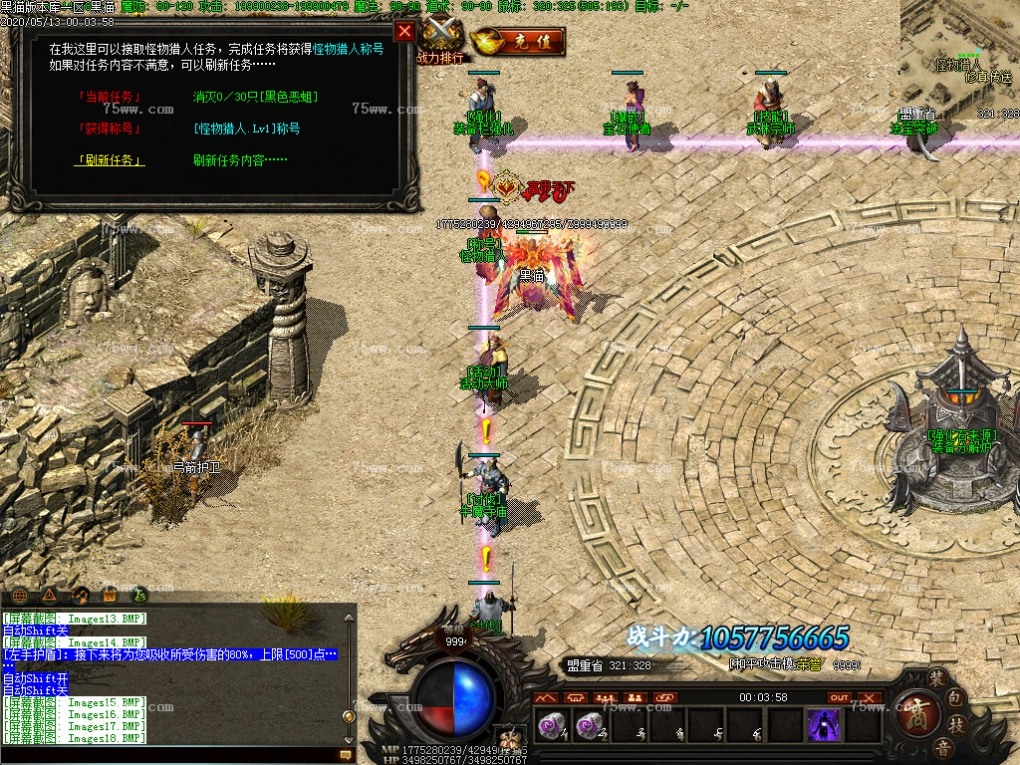Viewport: 1020px width, 765px height.
Task: Open the 技 skills panel
Action: (956, 724)
